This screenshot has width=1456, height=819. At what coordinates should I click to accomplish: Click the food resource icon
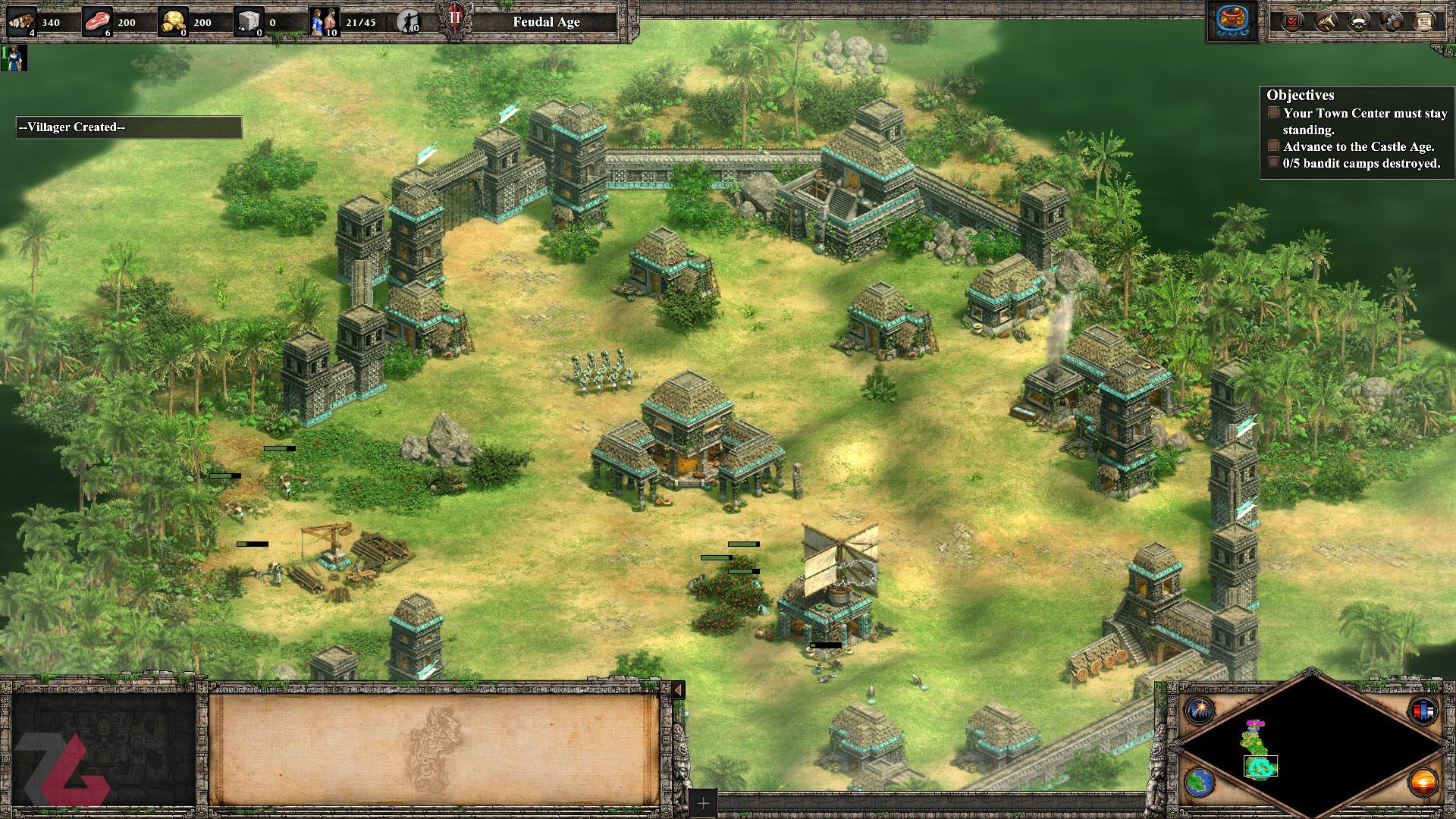(98, 22)
